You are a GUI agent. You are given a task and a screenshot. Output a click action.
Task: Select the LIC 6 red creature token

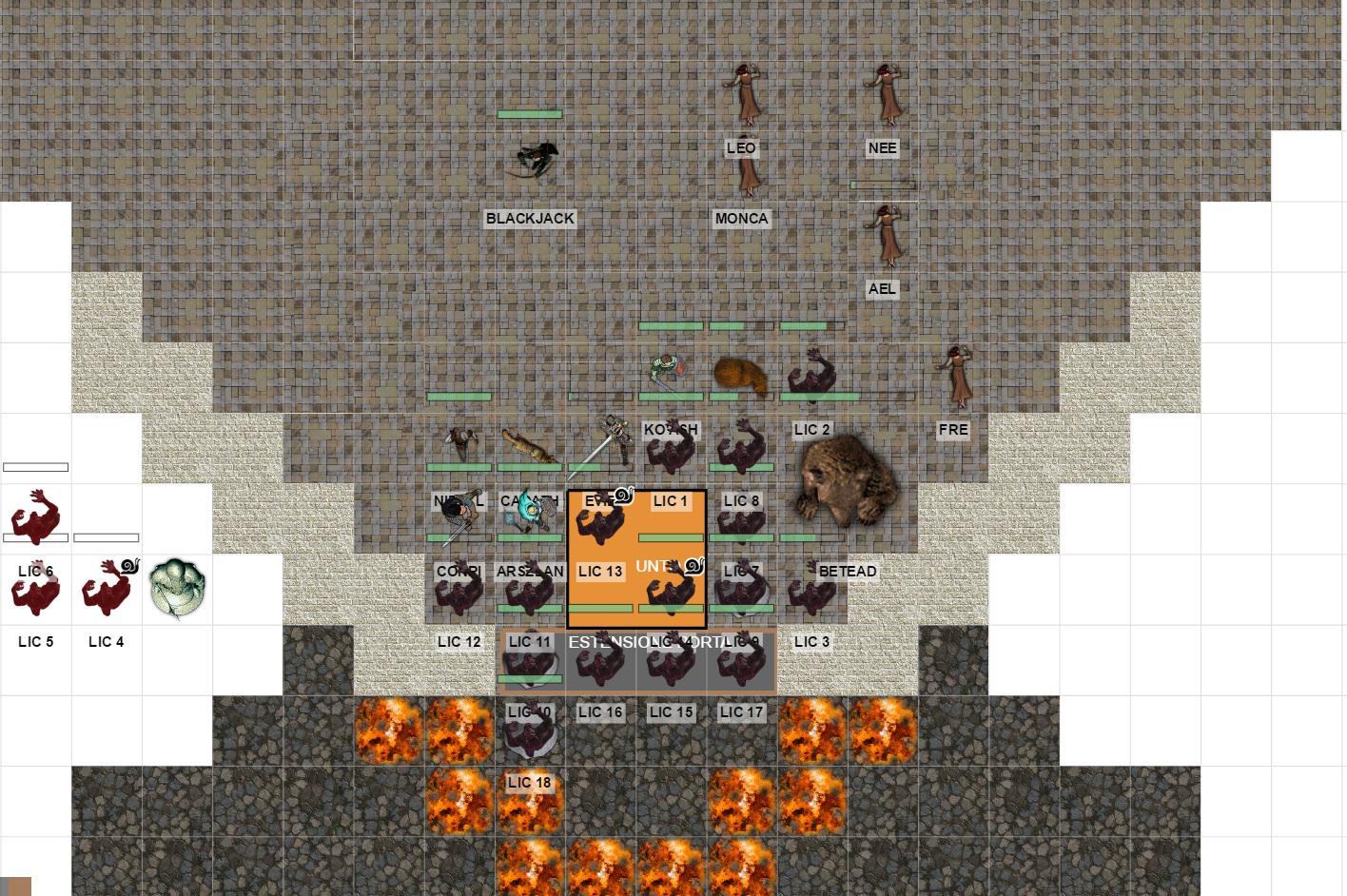coord(36,518)
